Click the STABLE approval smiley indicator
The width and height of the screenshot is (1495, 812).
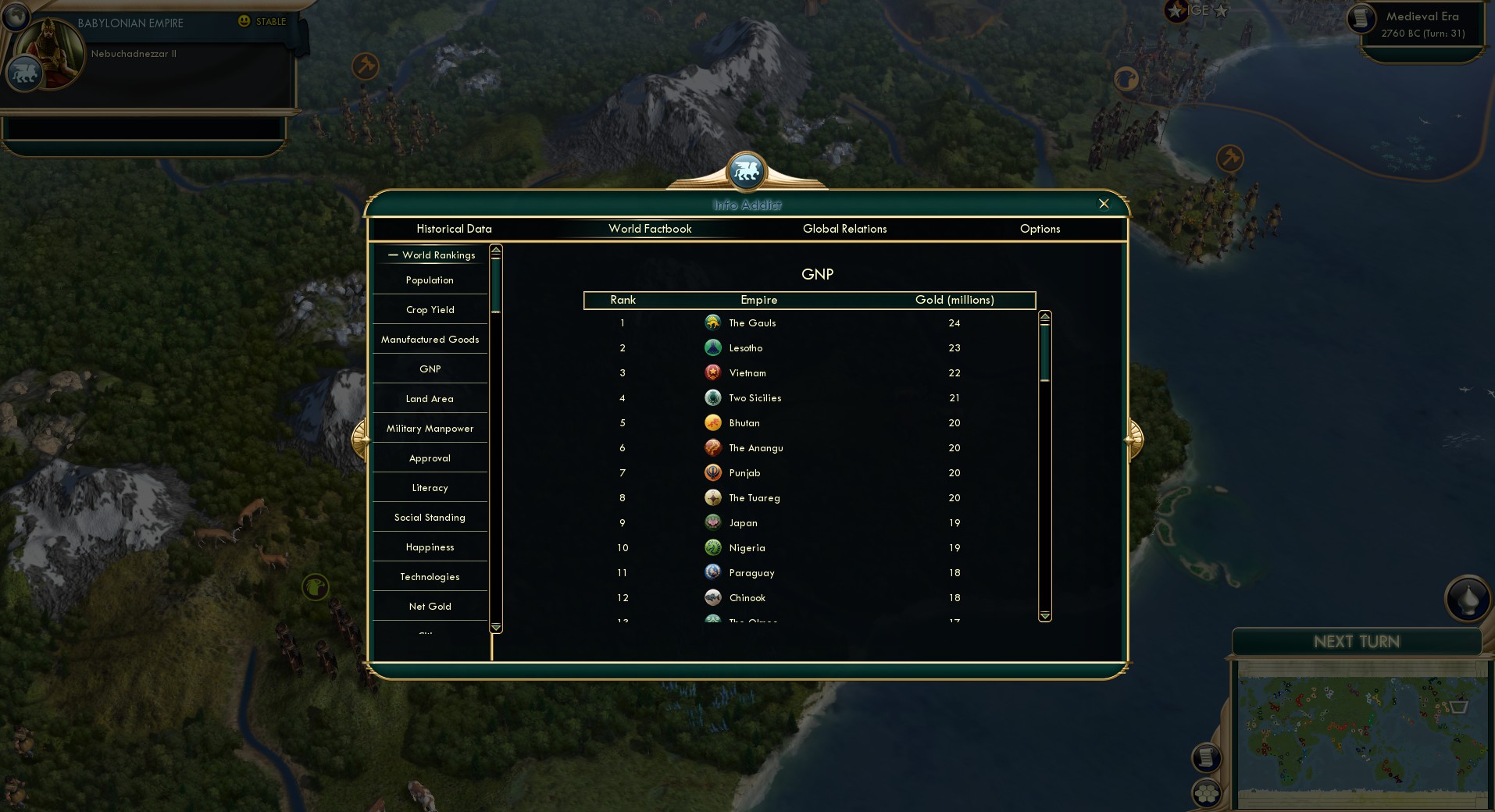pyautogui.click(x=245, y=22)
